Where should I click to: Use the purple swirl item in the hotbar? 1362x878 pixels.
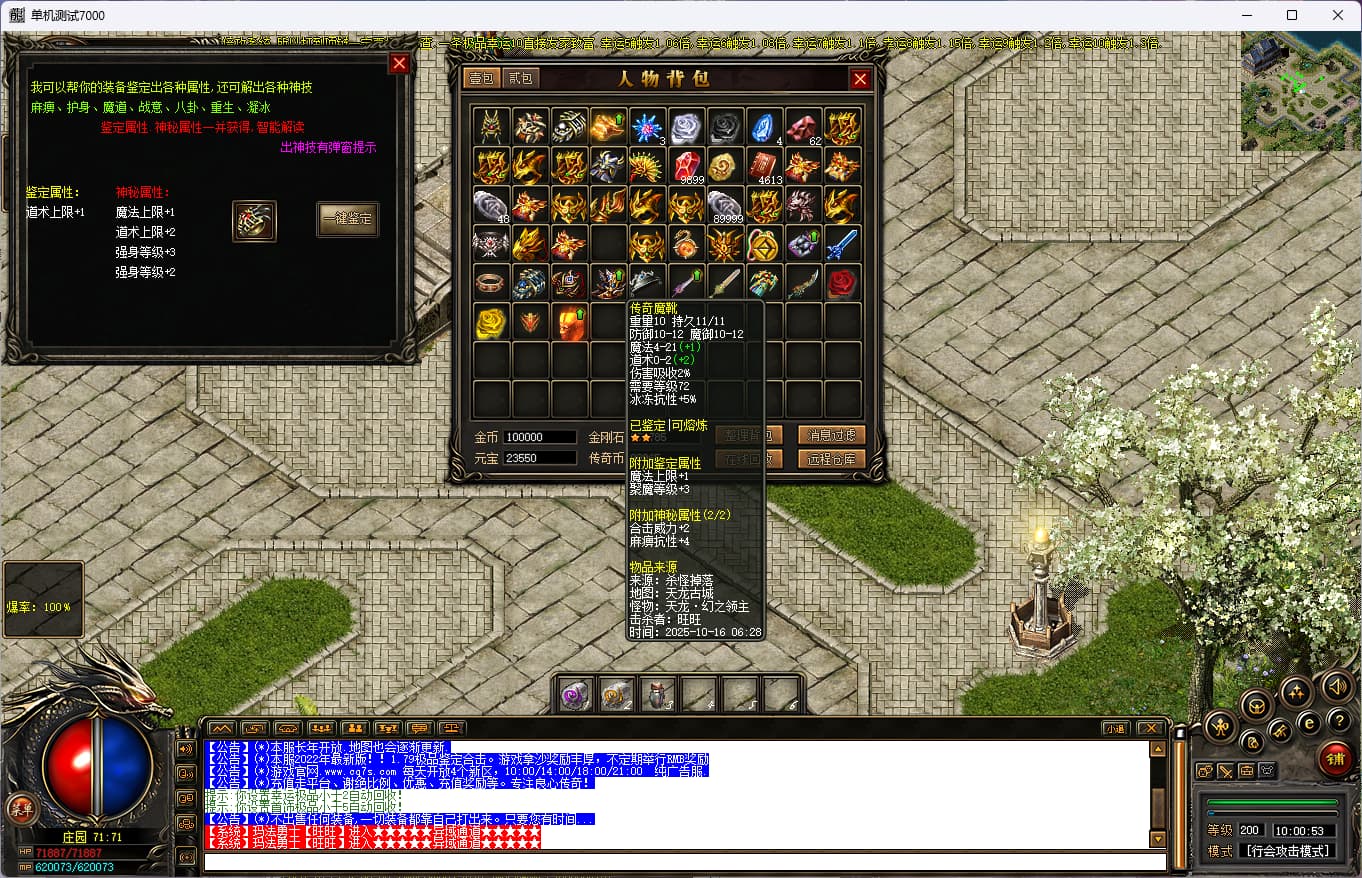(x=574, y=694)
